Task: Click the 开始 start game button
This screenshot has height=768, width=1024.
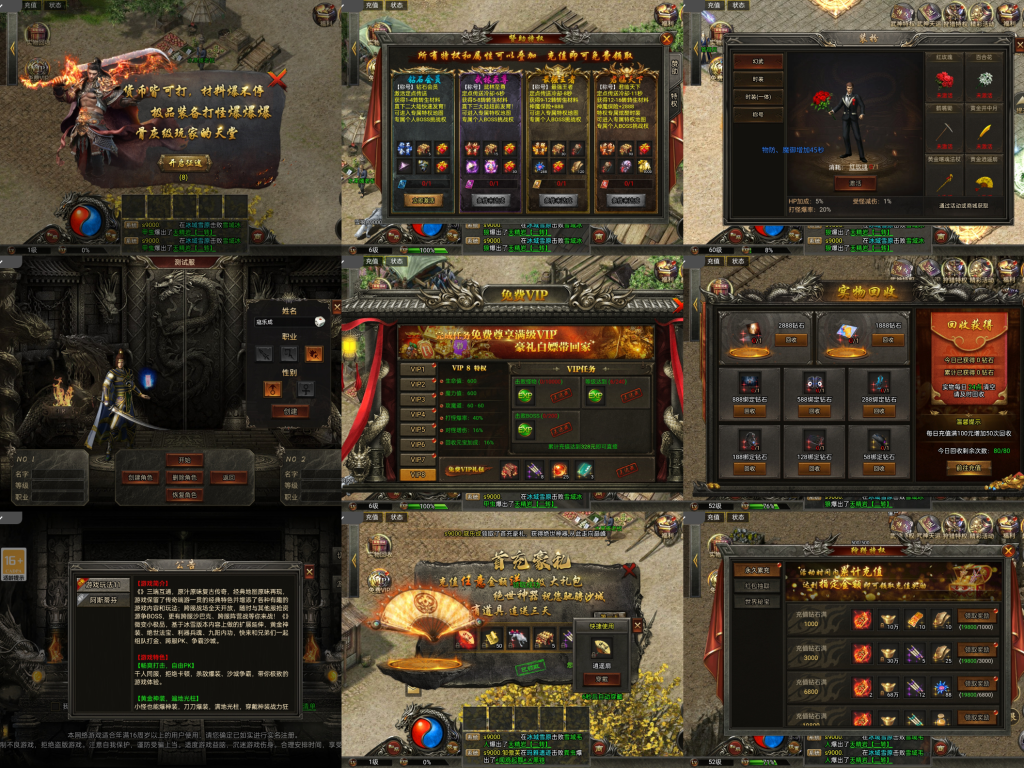Action: click(x=185, y=460)
